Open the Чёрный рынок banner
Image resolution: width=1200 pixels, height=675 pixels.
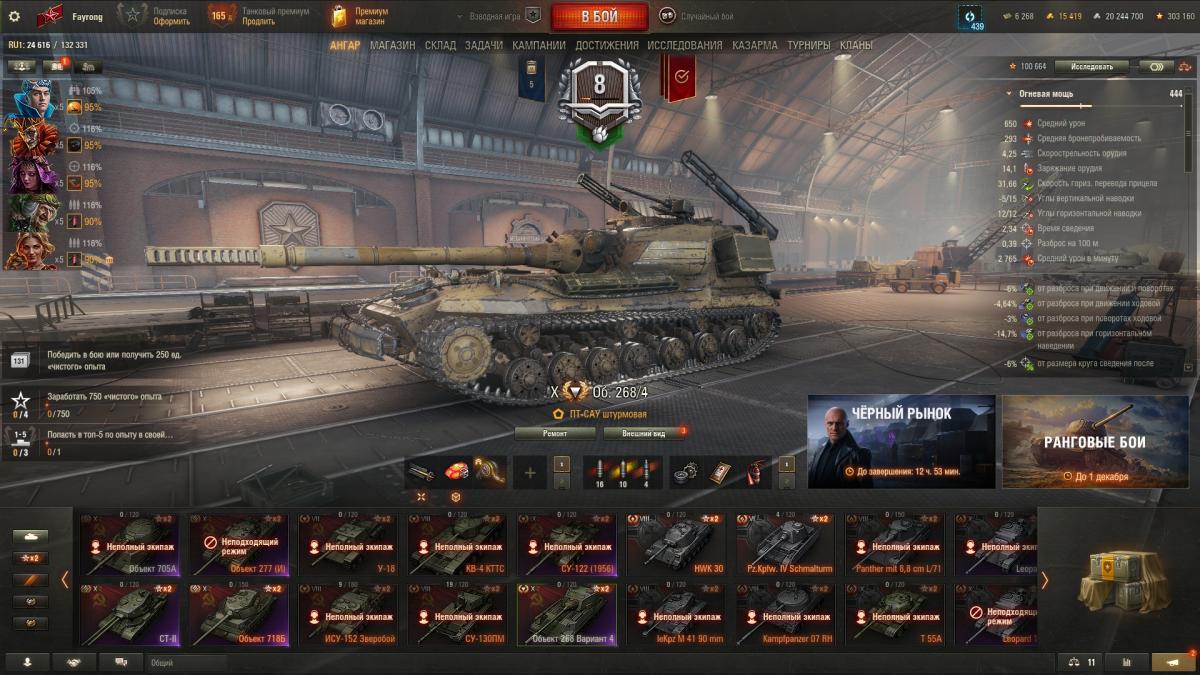(901, 441)
